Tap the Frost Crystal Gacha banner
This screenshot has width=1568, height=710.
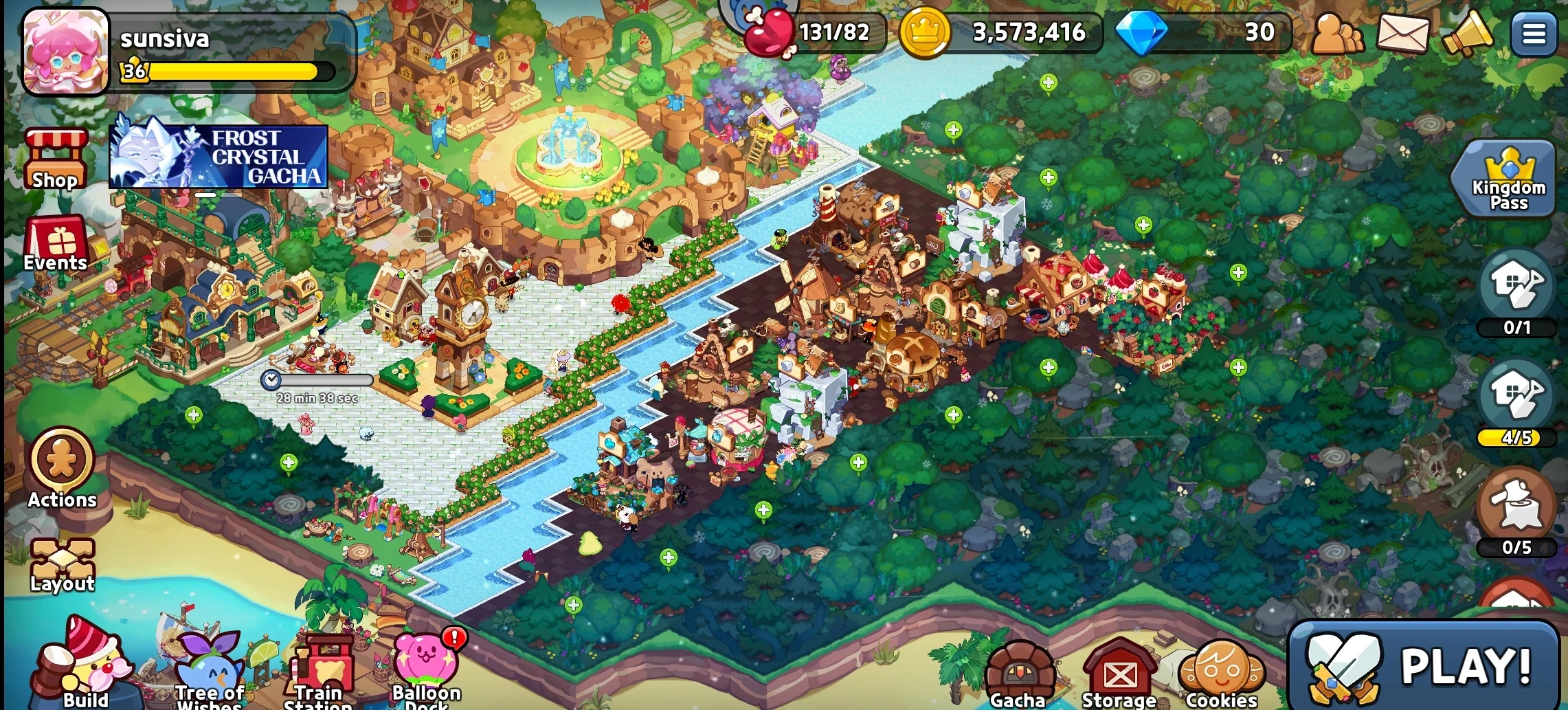(219, 157)
